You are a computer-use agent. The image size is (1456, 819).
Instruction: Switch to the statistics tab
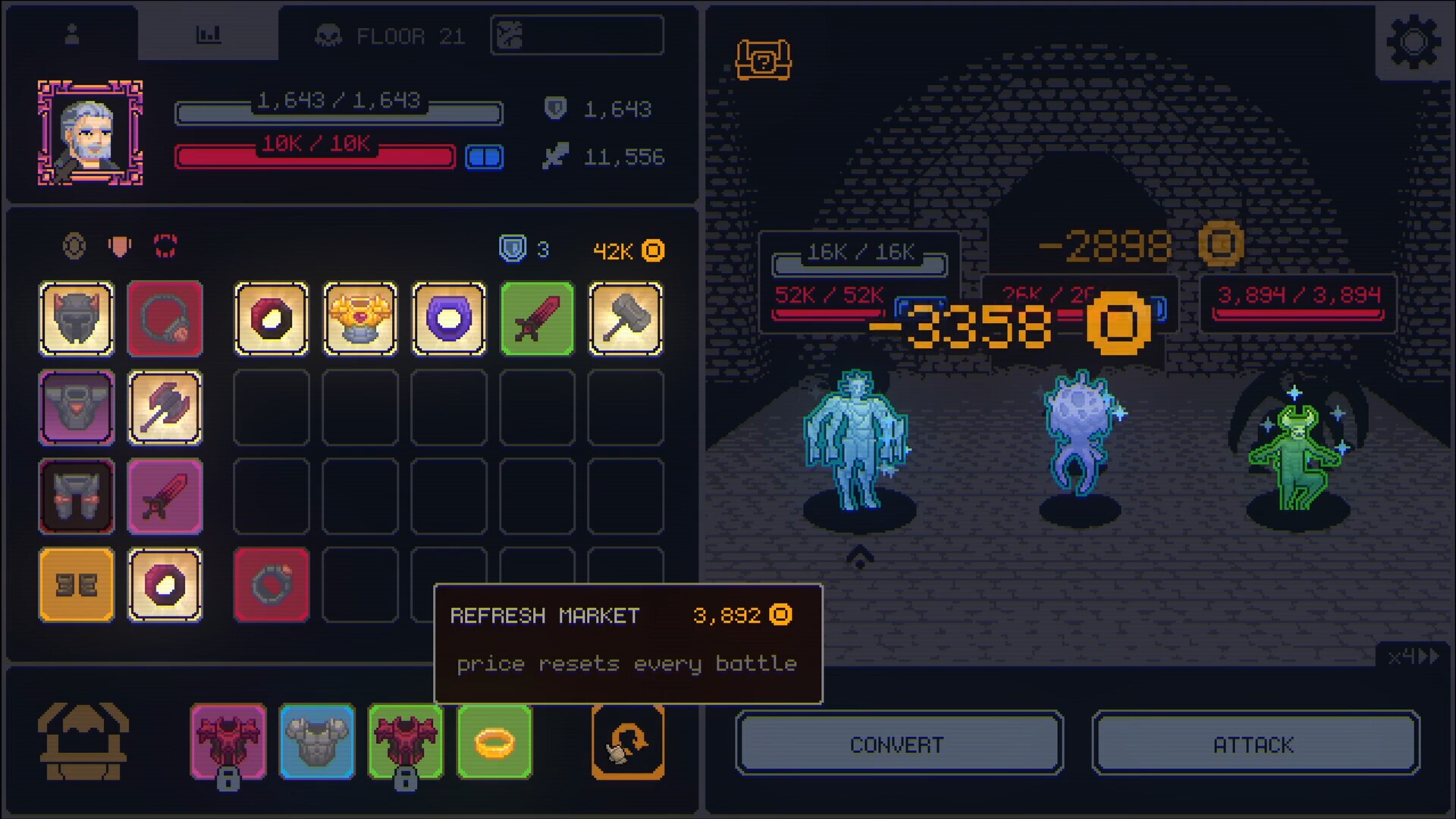click(x=210, y=33)
